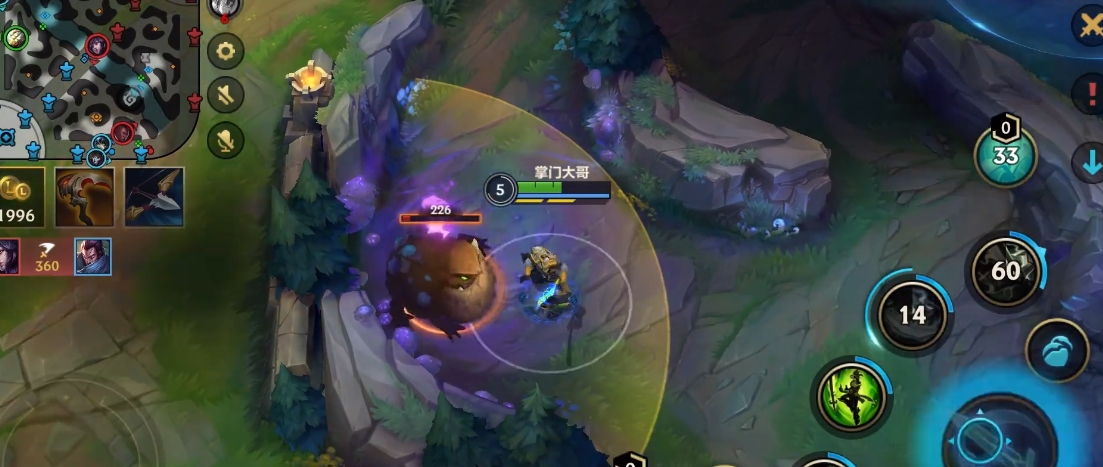Tap the ability on 14 cooldown
Screen dimensions: 1103x467
coord(912,315)
